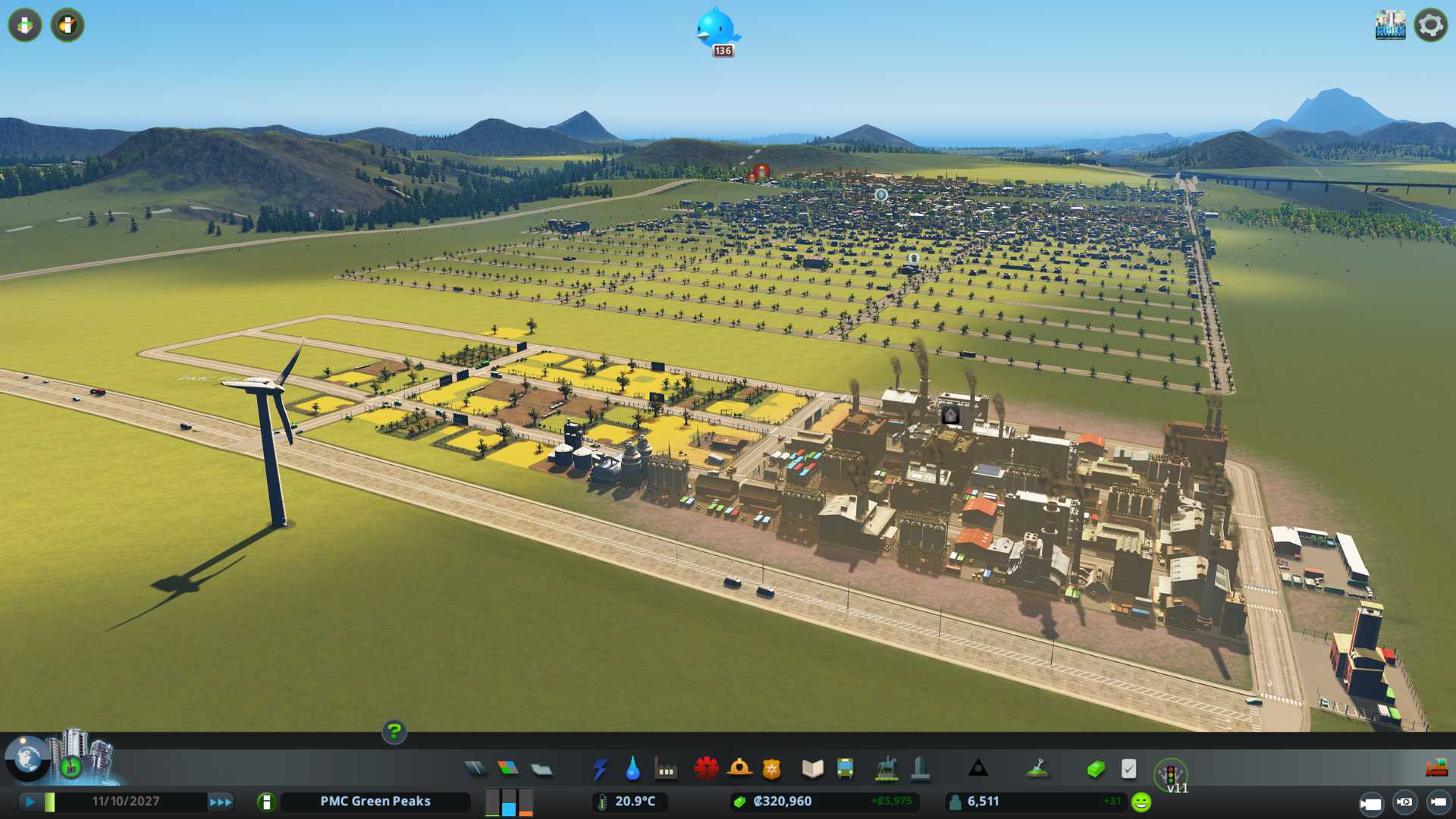The height and width of the screenshot is (819, 1456).
Task: Open the Zoning tool
Action: (508, 769)
